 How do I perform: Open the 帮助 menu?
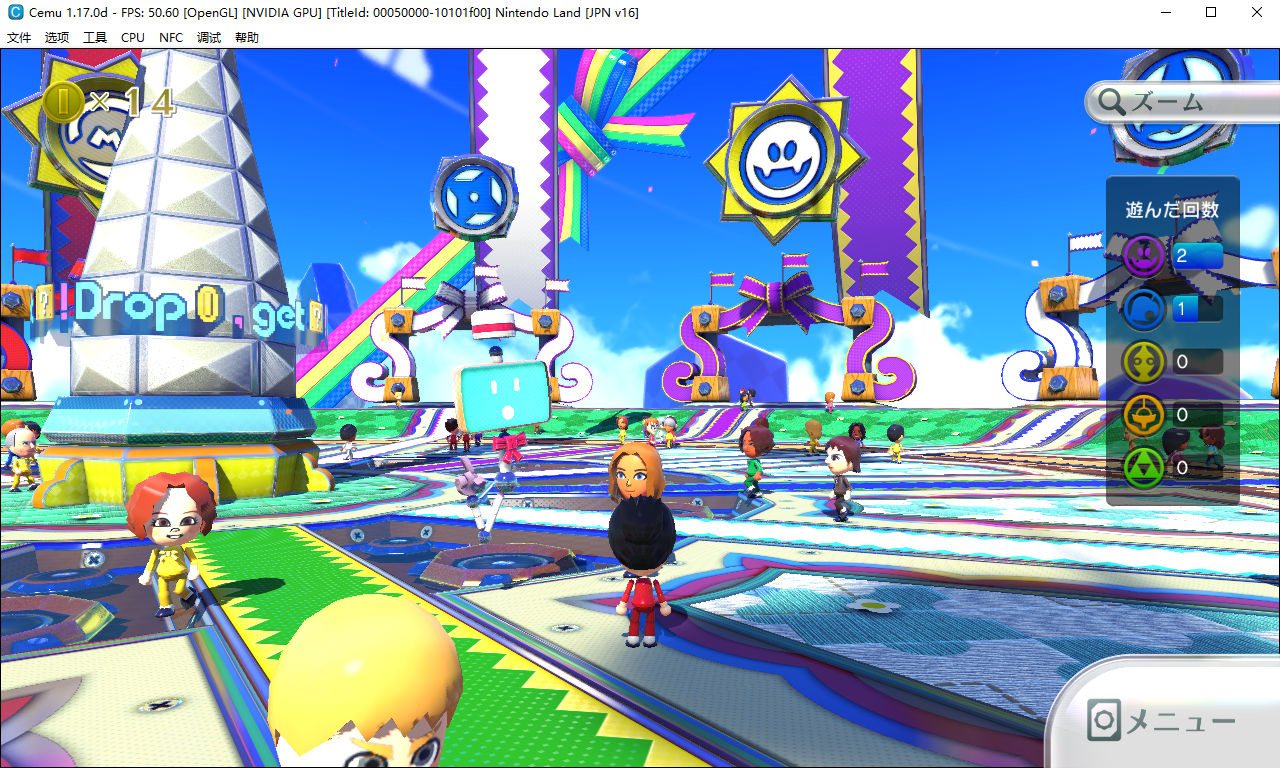point(247,37)
